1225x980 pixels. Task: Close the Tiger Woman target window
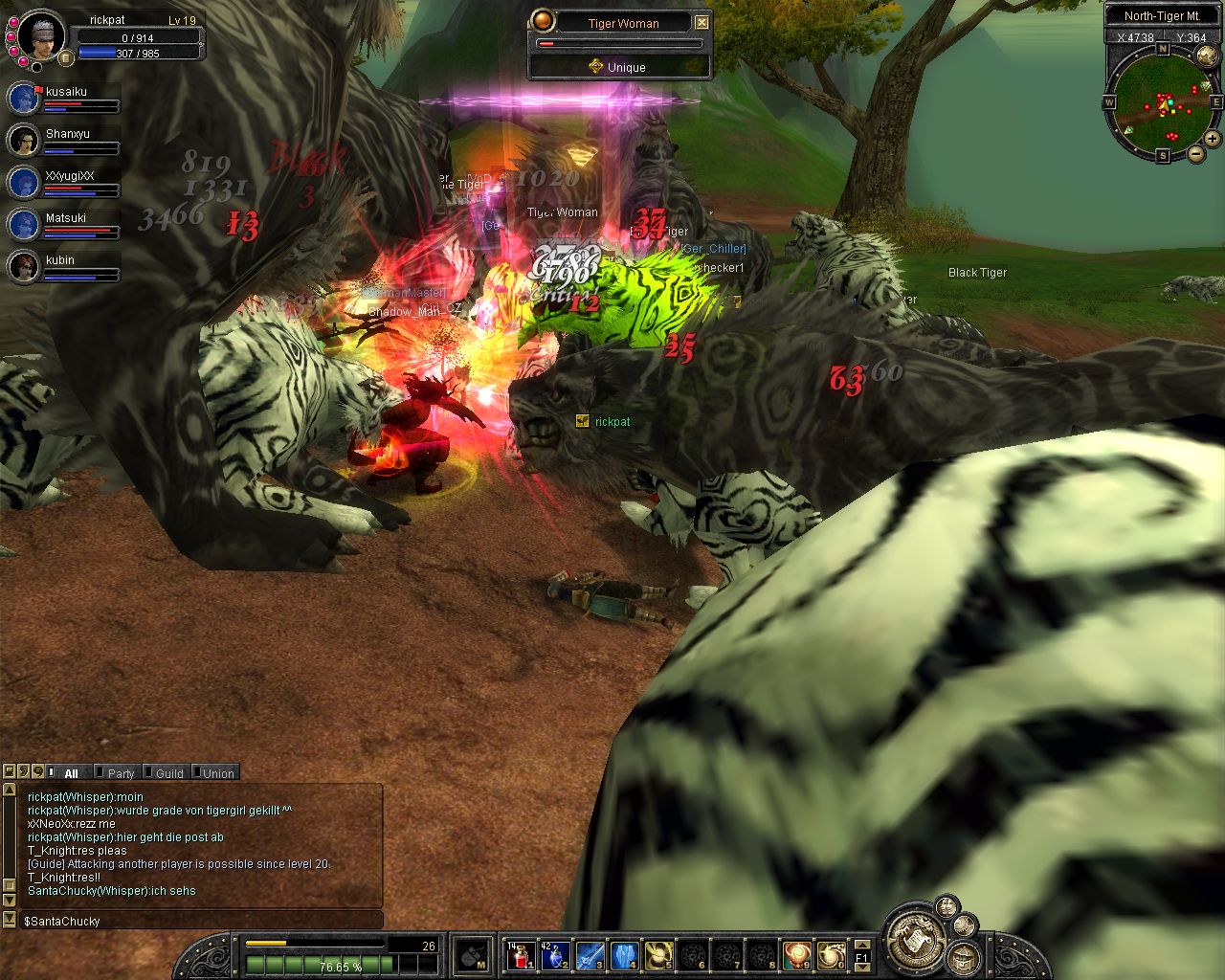point(702,22)
